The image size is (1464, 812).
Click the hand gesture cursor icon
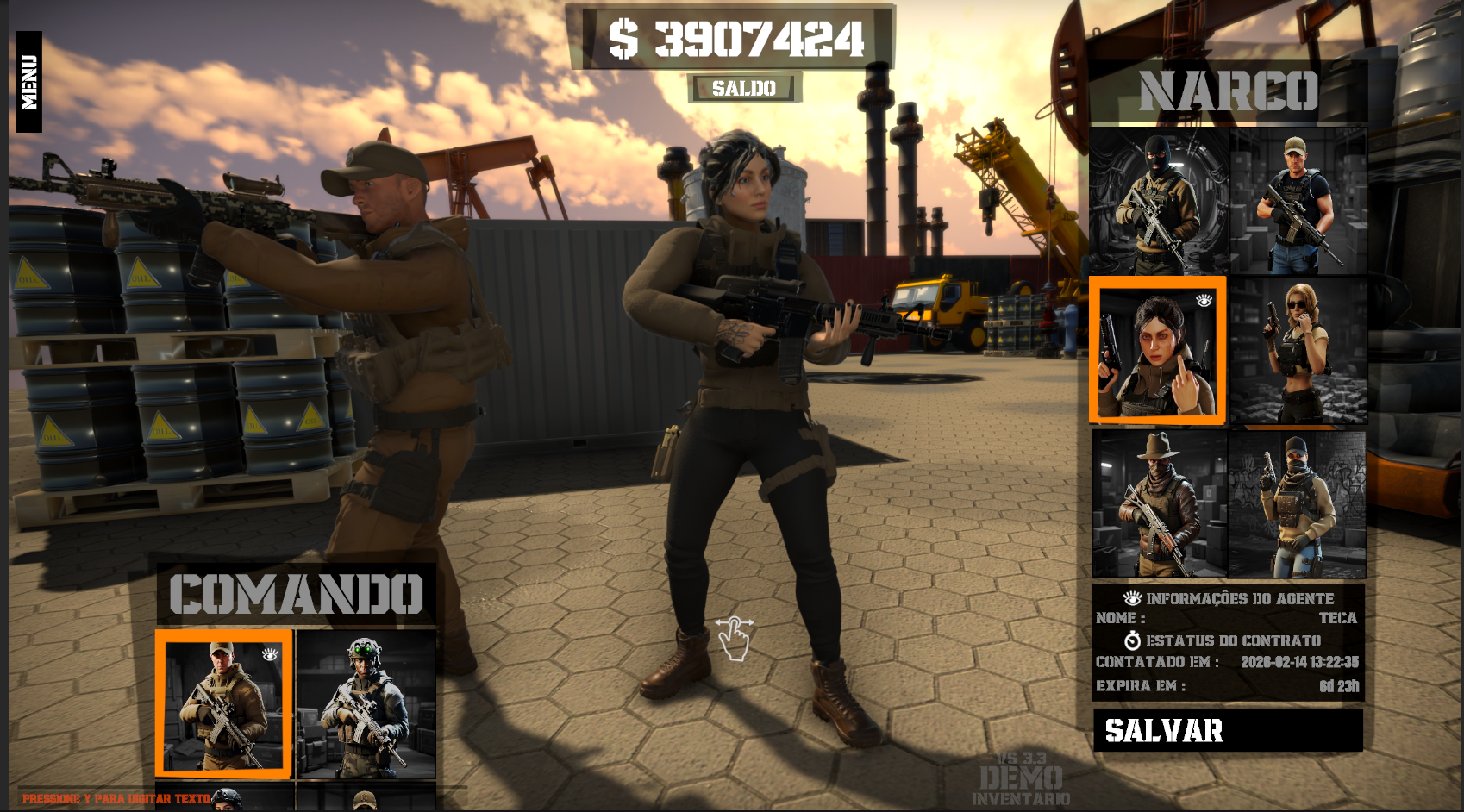[734, 640]
